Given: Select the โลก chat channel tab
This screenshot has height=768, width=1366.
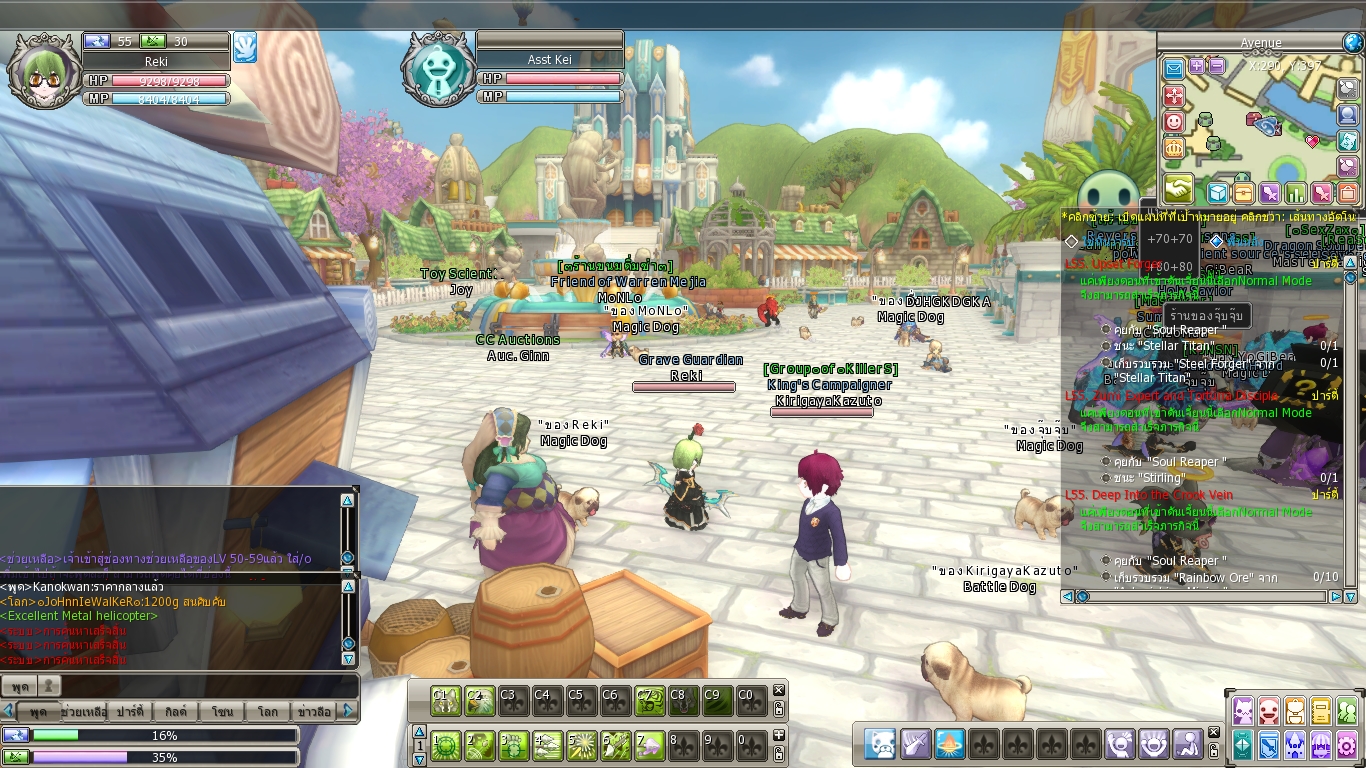Looking at the screenshot, I should [x=267, y=711].
